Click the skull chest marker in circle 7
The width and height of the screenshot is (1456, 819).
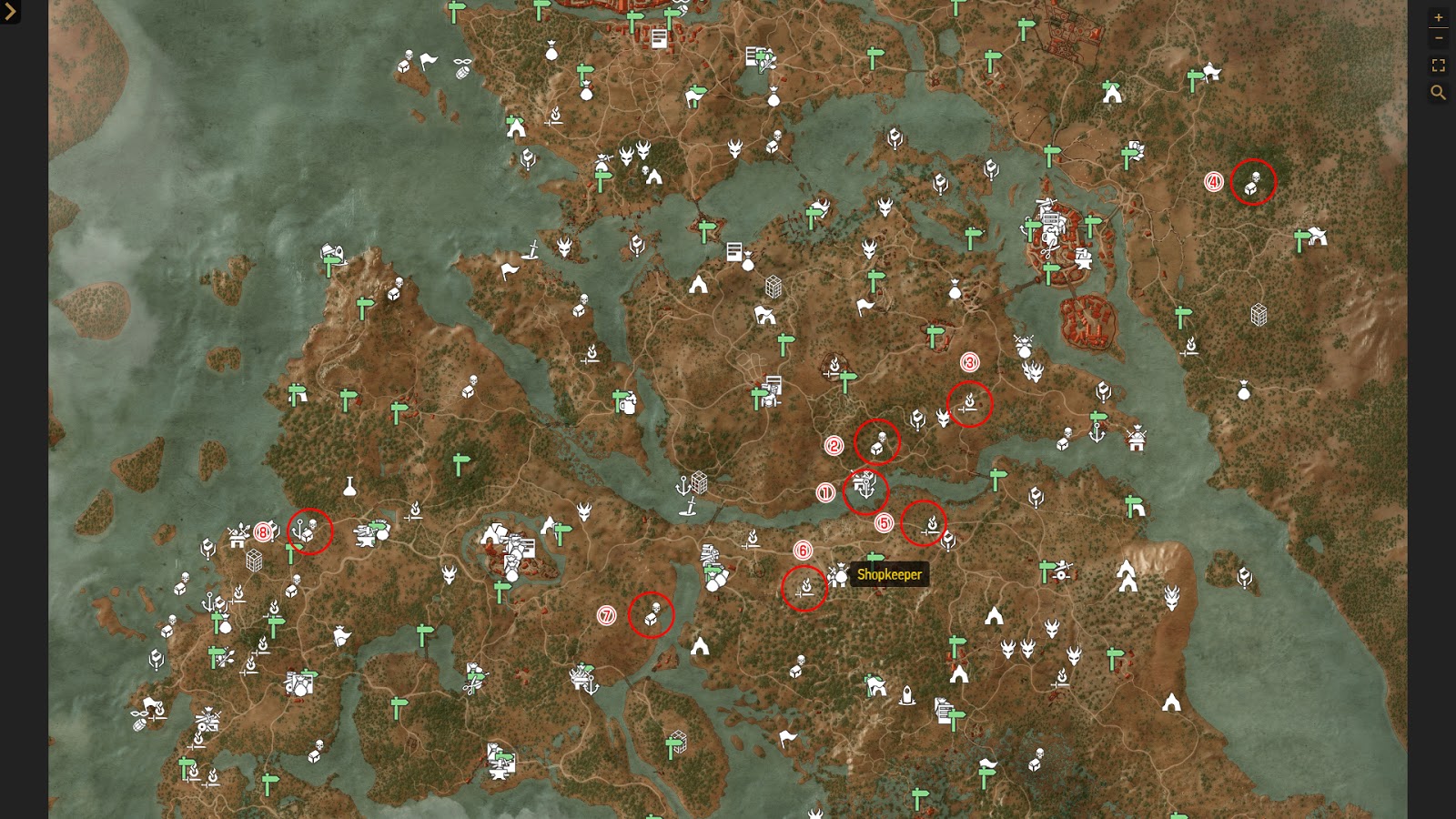coord(652,614)
